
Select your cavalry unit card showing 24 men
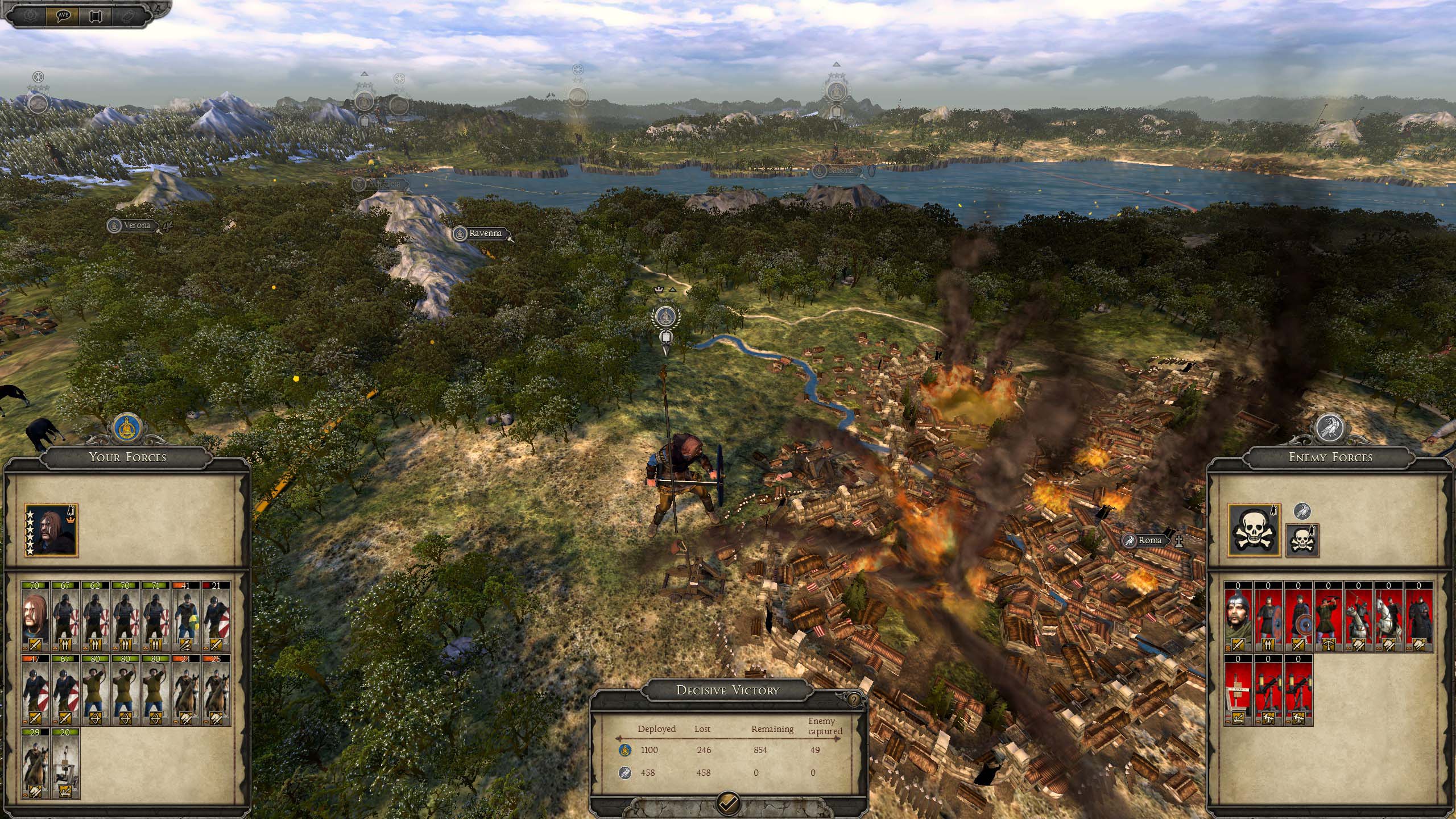(185, 689)
